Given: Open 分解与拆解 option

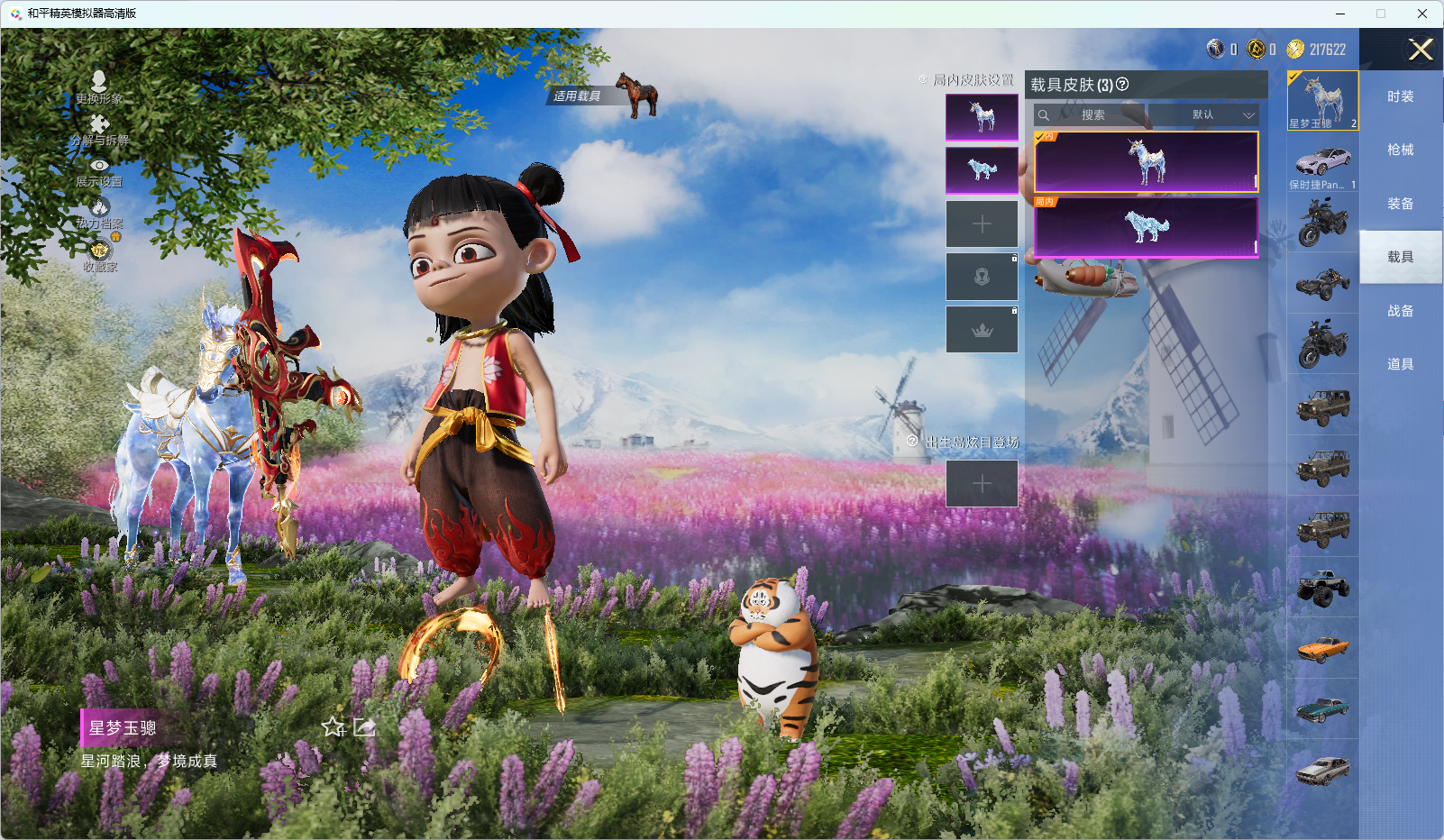Looking at the screenshot, I should [x=99, y=130].
